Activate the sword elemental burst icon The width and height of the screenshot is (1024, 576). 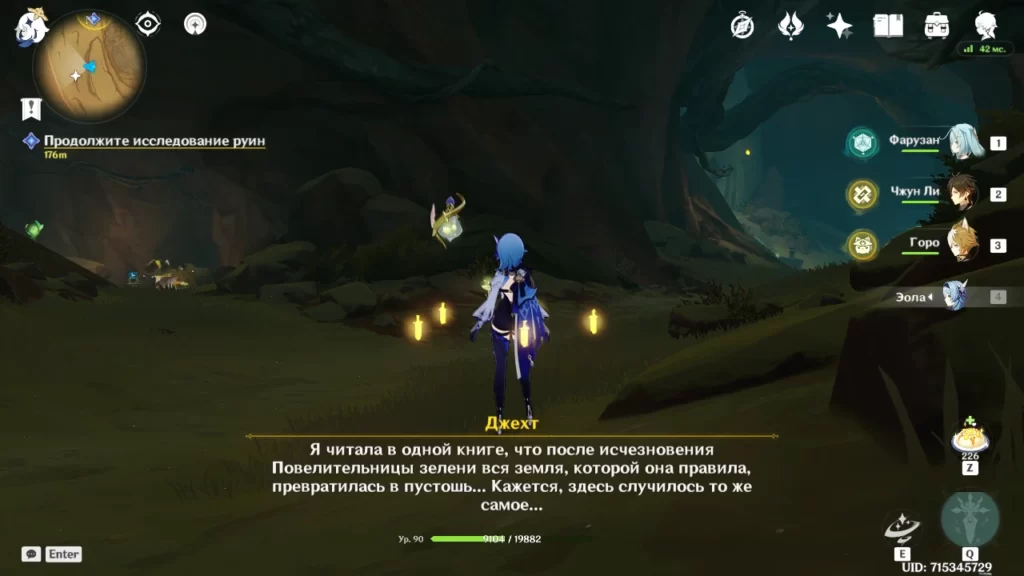tap(969, 520)
